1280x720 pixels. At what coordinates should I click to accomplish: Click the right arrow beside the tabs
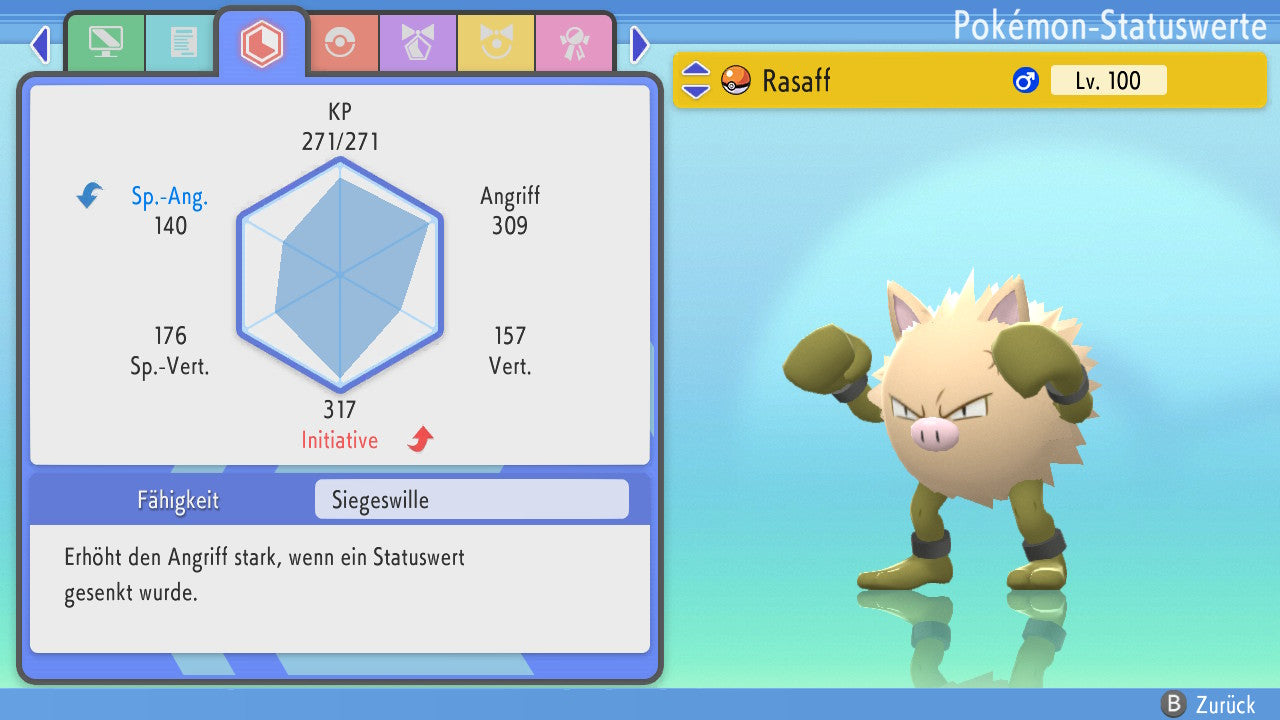640,44
